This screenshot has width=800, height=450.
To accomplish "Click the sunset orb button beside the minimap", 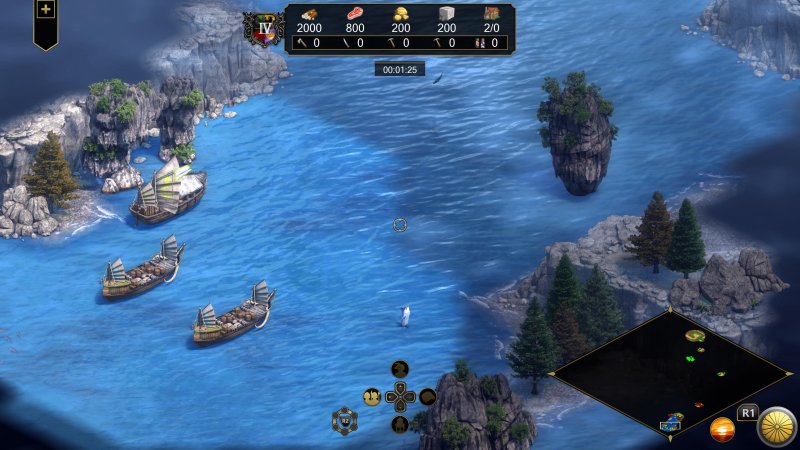I will pos(722,430).
